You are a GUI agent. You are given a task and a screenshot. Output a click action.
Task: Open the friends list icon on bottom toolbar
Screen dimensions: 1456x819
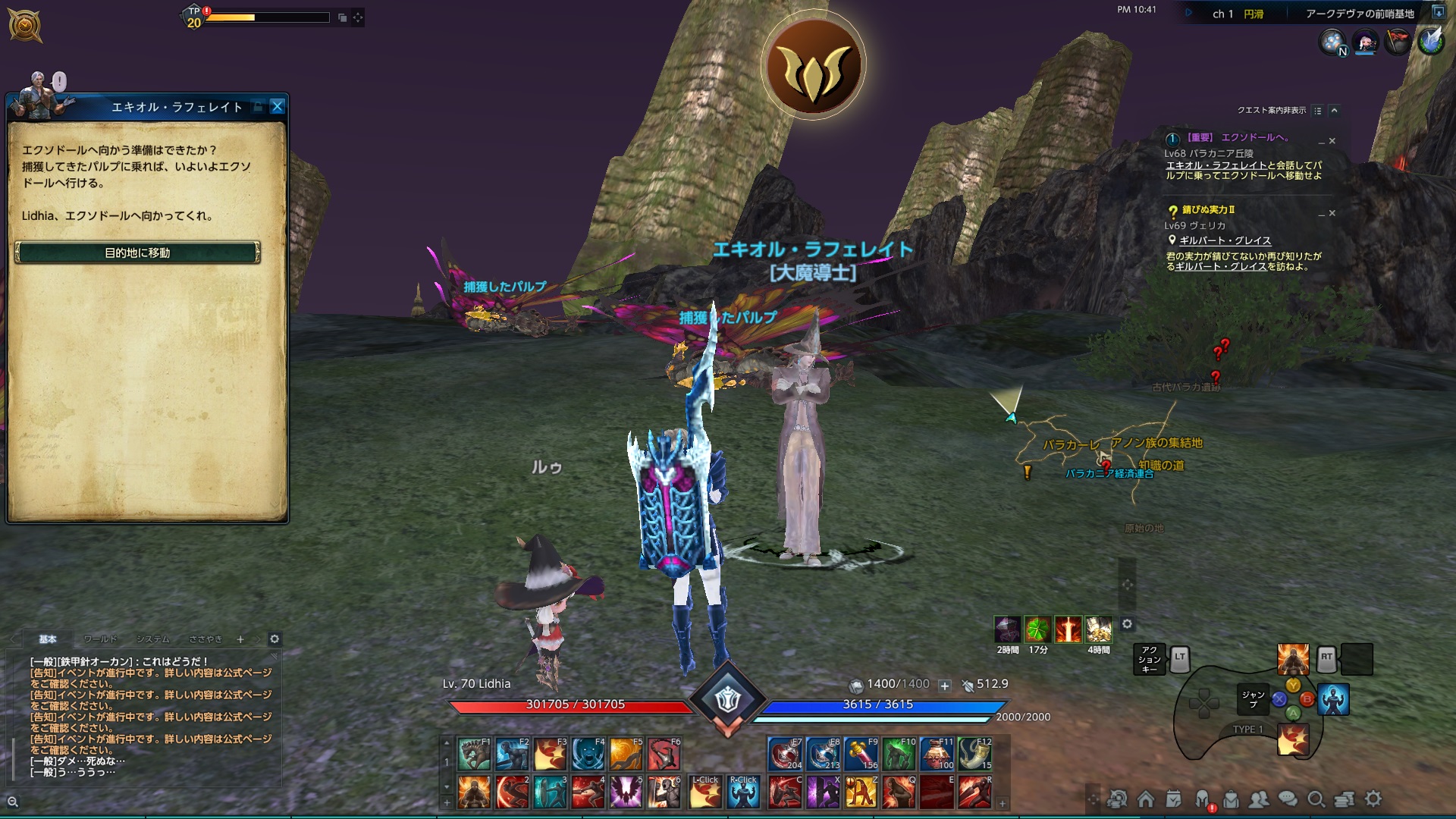click(x=1260, y=799)
